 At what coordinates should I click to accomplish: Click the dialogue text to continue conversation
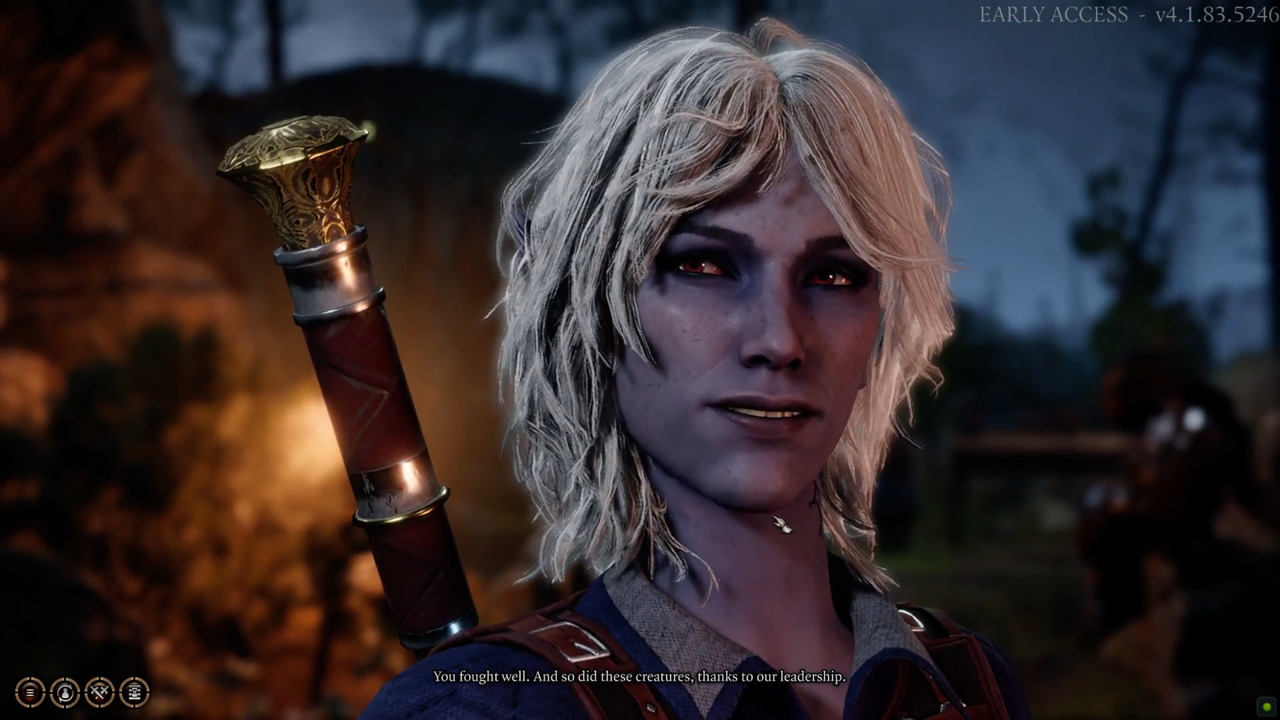point(638,677)
